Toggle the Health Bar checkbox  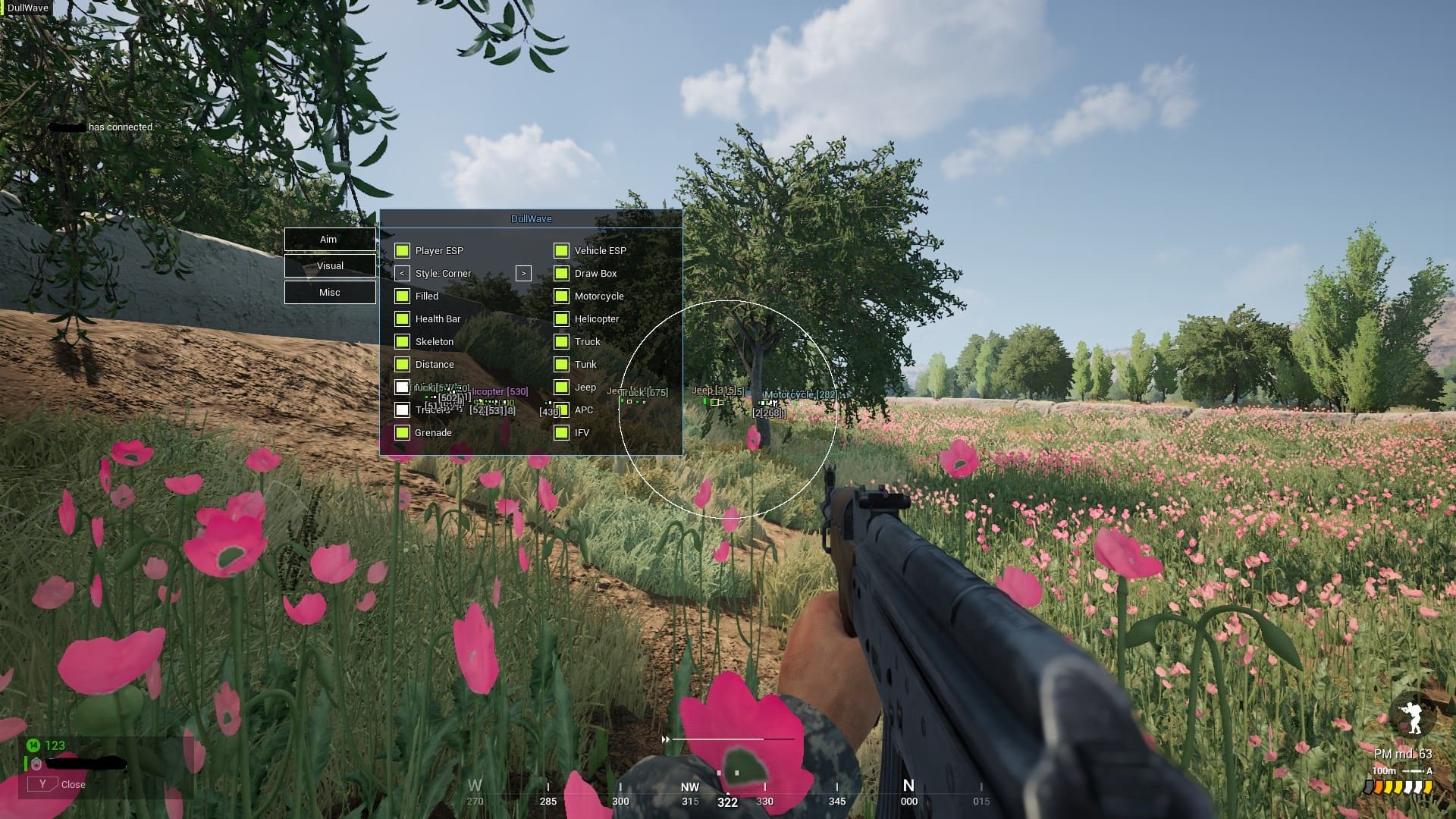pos(402,319)
